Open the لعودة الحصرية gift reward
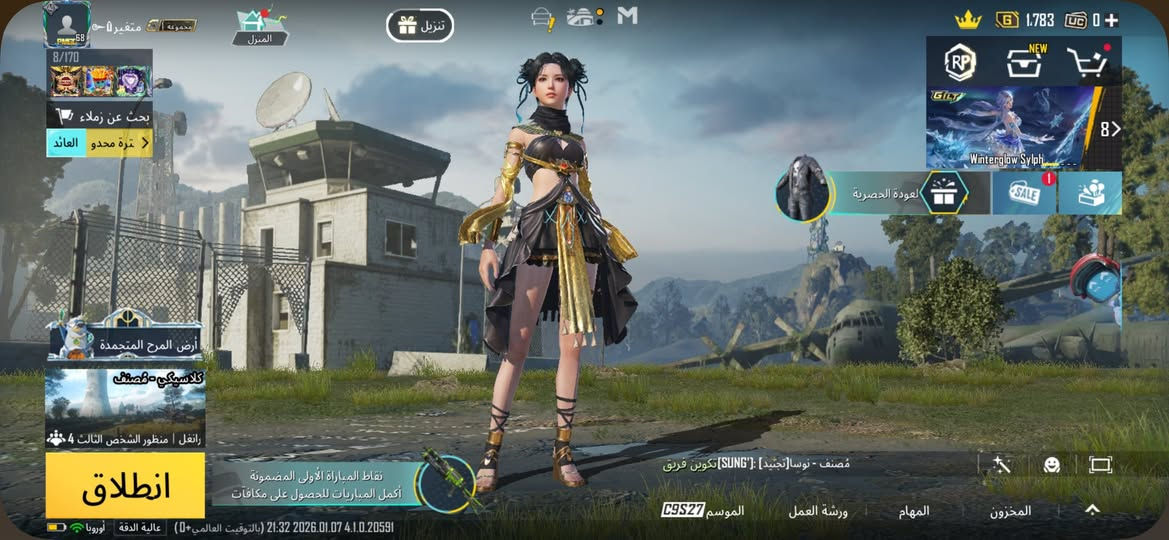The height and width of the screenshot is (540, 1169). pos(943,193)
